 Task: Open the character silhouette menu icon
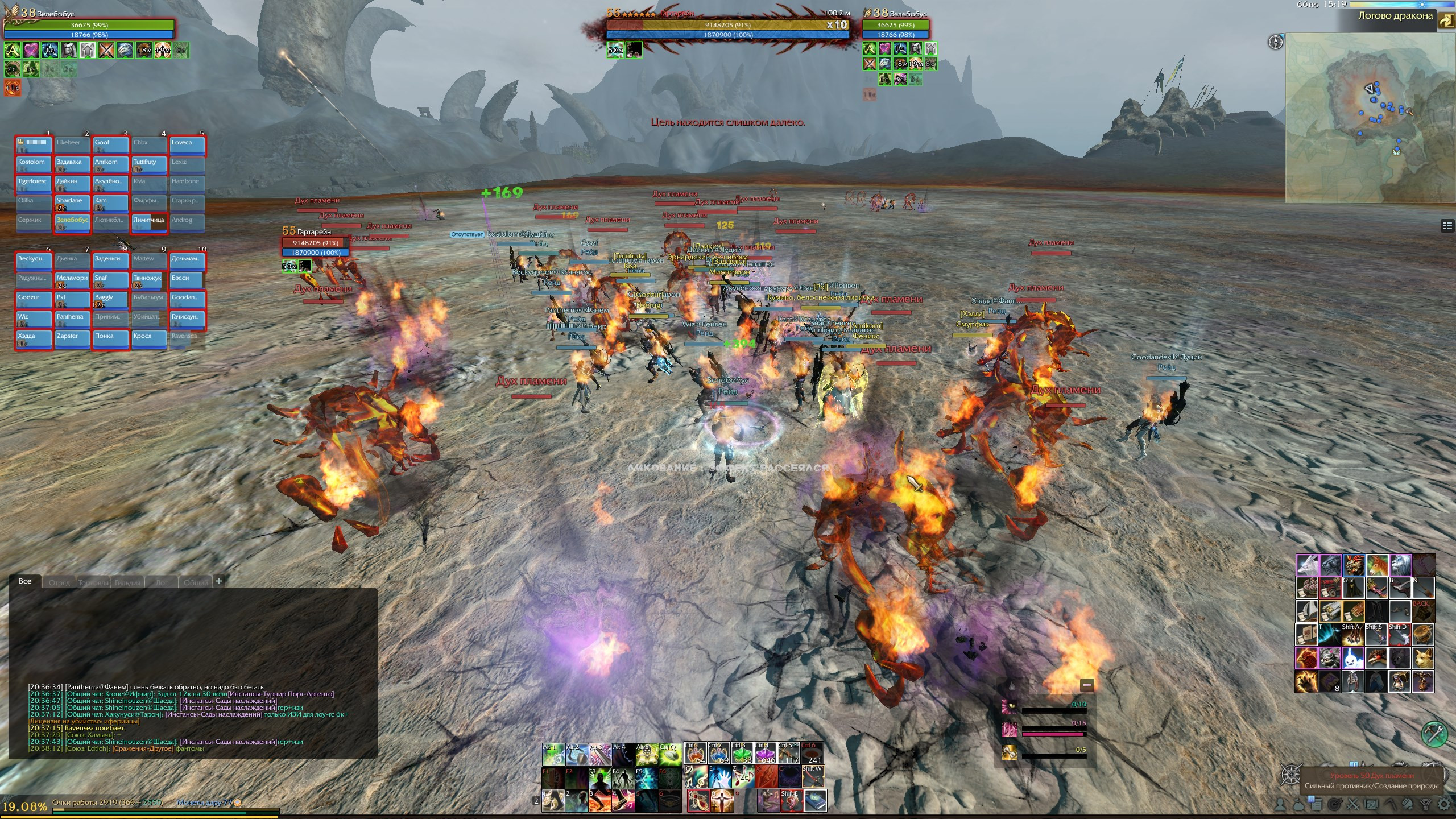coord(1280,804)
